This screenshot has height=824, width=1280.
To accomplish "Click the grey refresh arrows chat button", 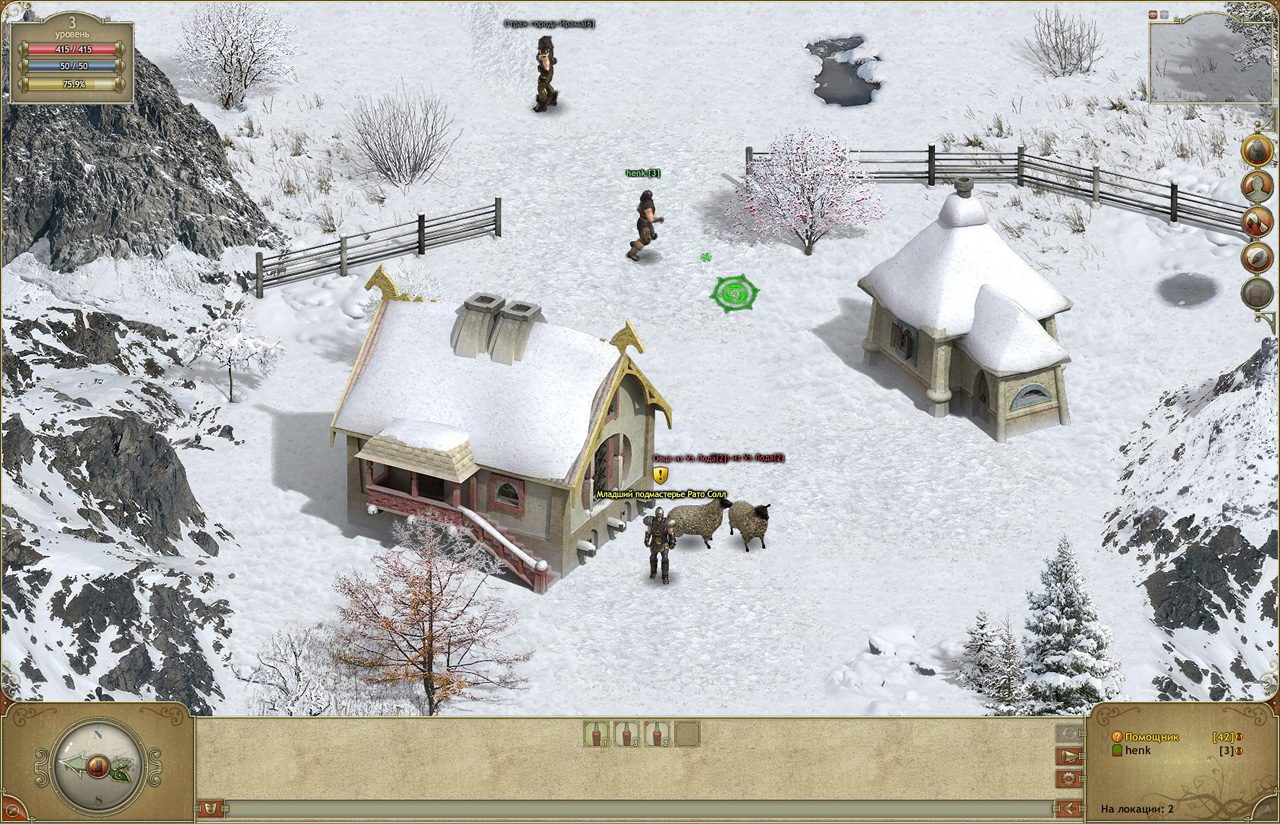I will point(1069,734).
